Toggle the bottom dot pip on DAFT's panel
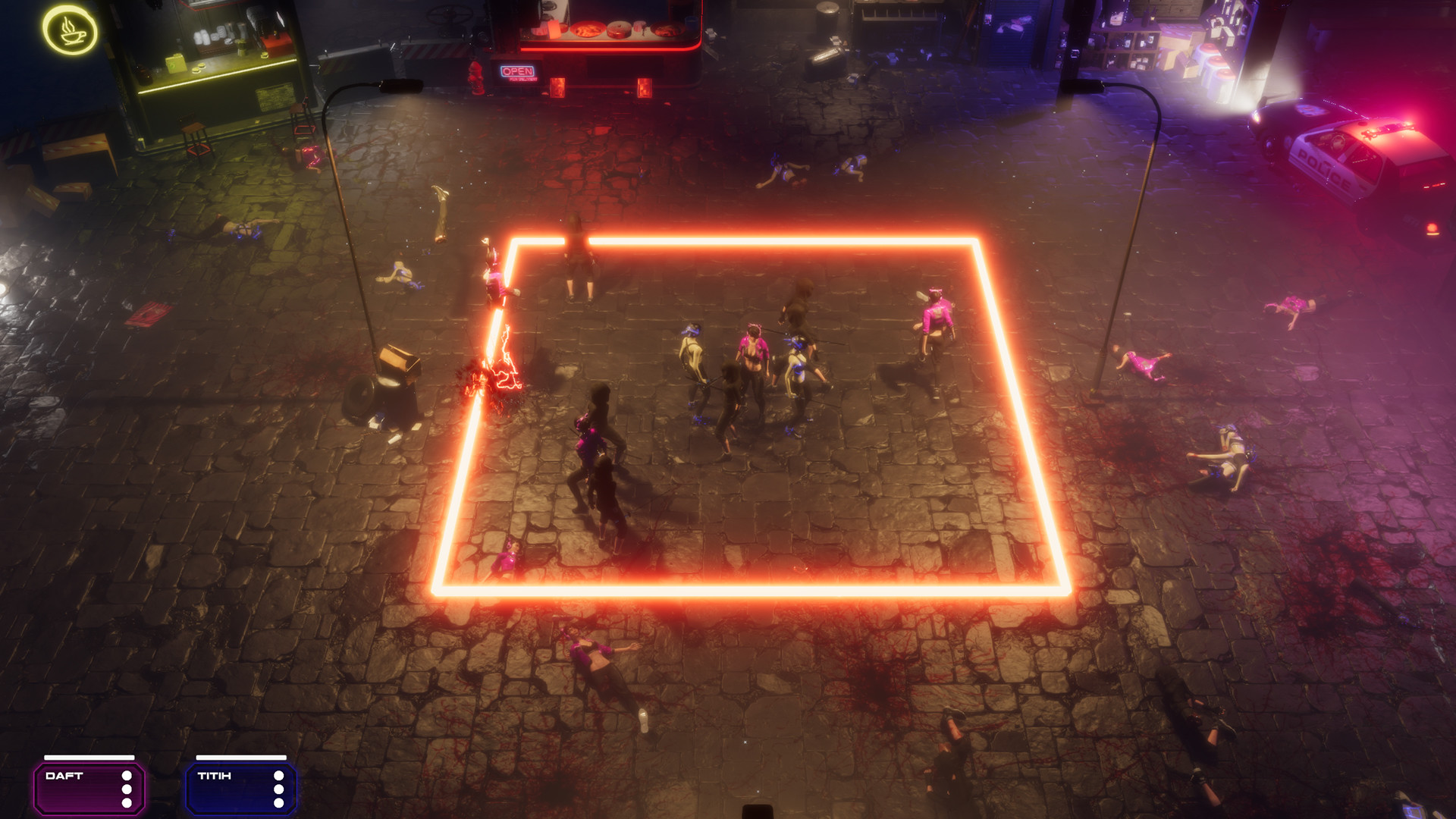This screenshot has width=1456, height=819. point(127,802)
